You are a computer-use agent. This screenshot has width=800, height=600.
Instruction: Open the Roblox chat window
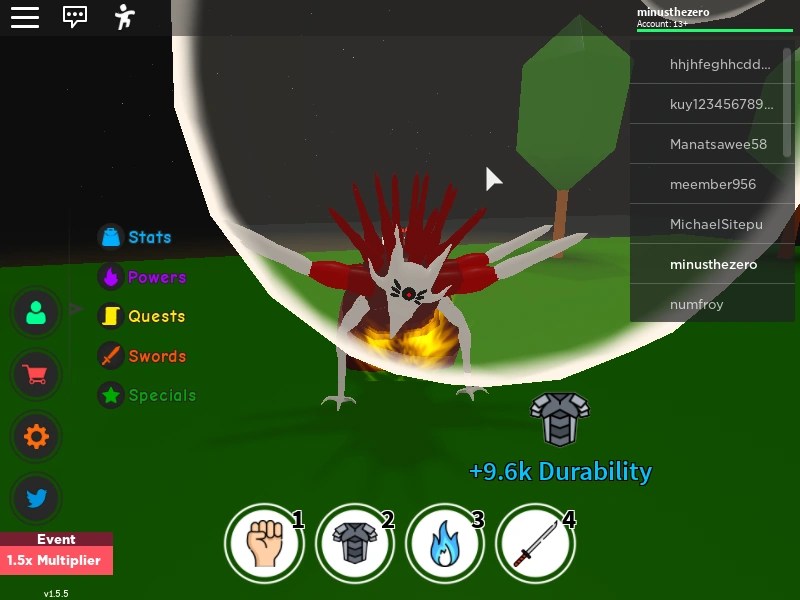click(x=74, y=17)
